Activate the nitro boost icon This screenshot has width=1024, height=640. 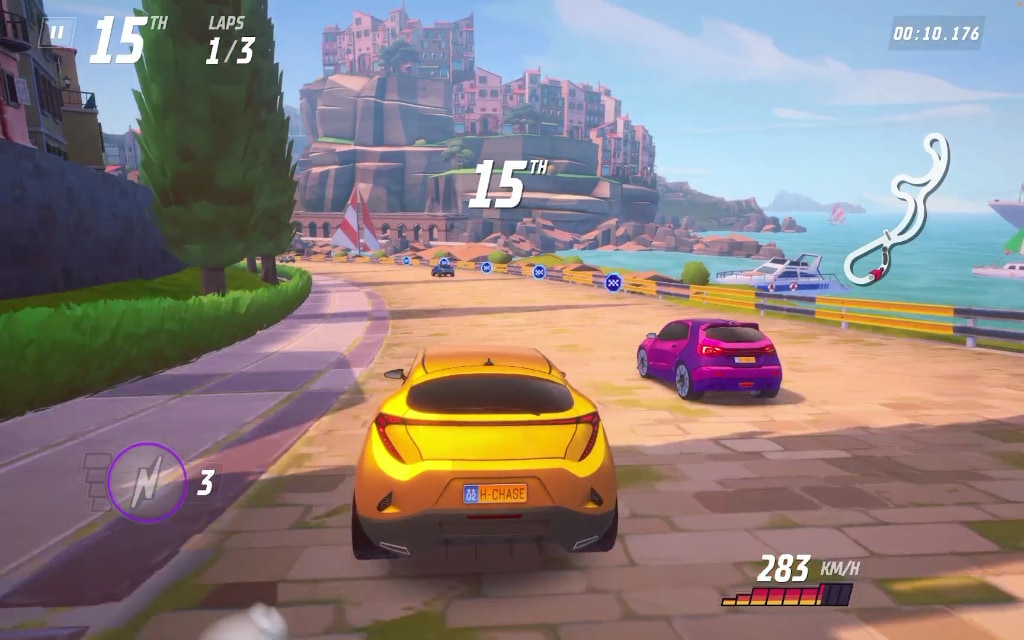(147, 483)
